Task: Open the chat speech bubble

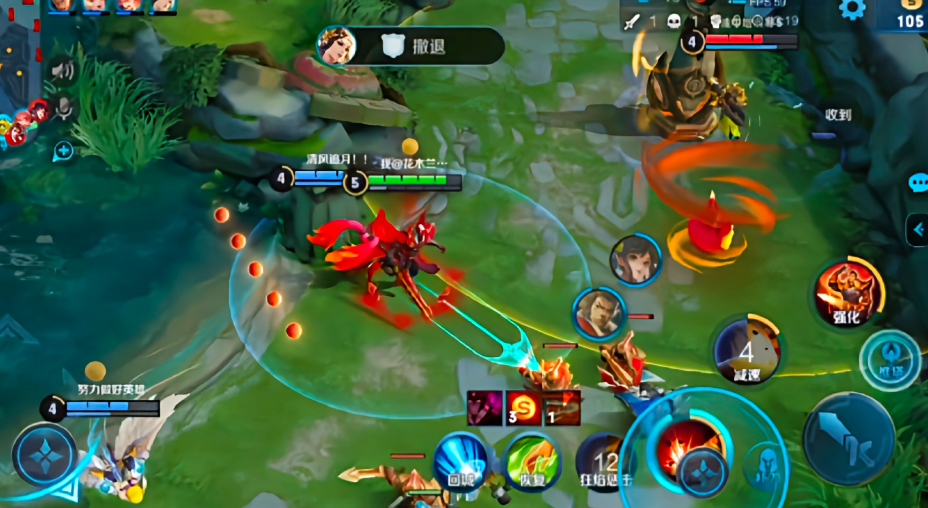Action: pos(918,183)
